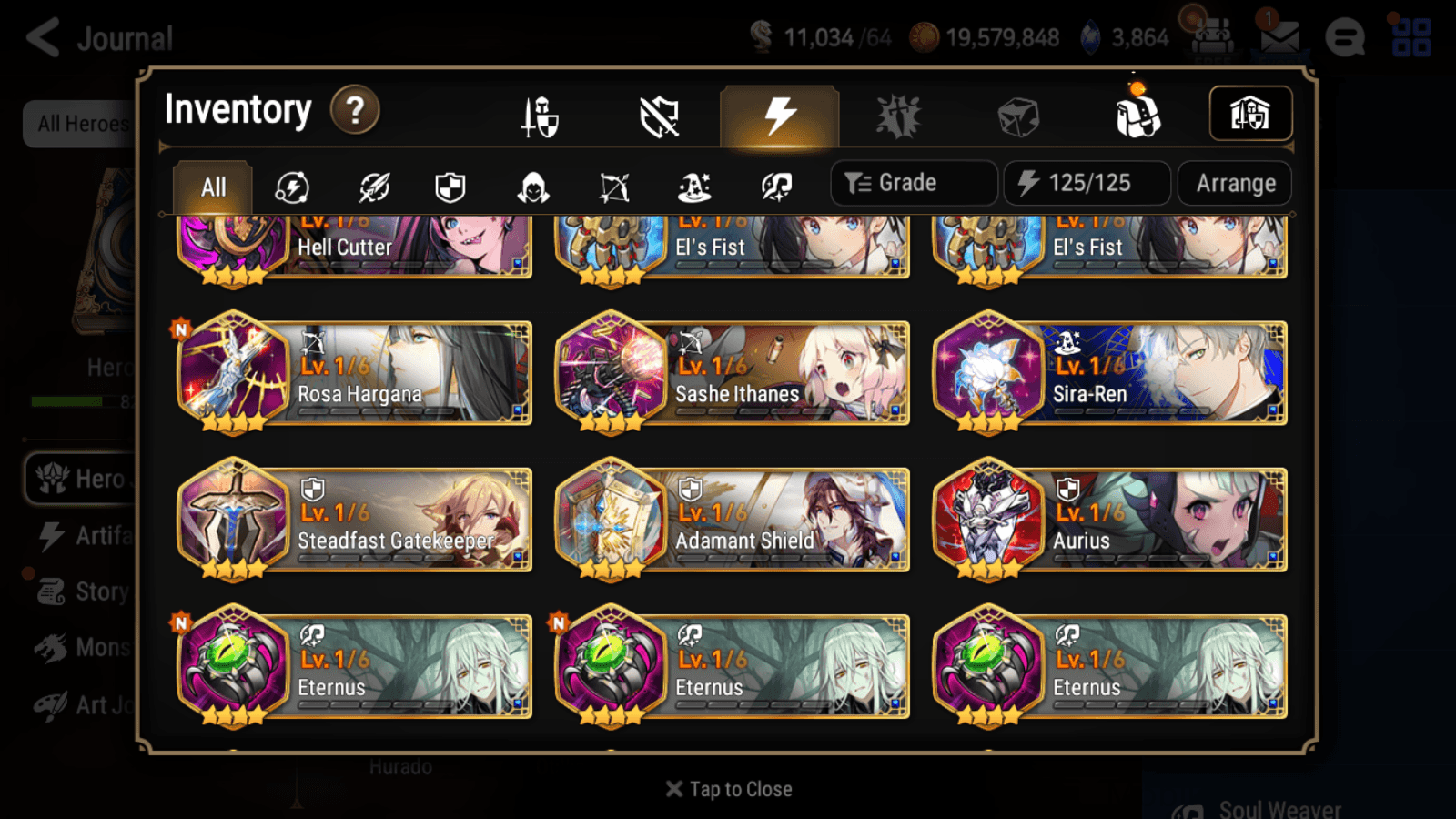Open the Inventory help question mark
This screenshot has width=1456, height=819.
[355, 110]
